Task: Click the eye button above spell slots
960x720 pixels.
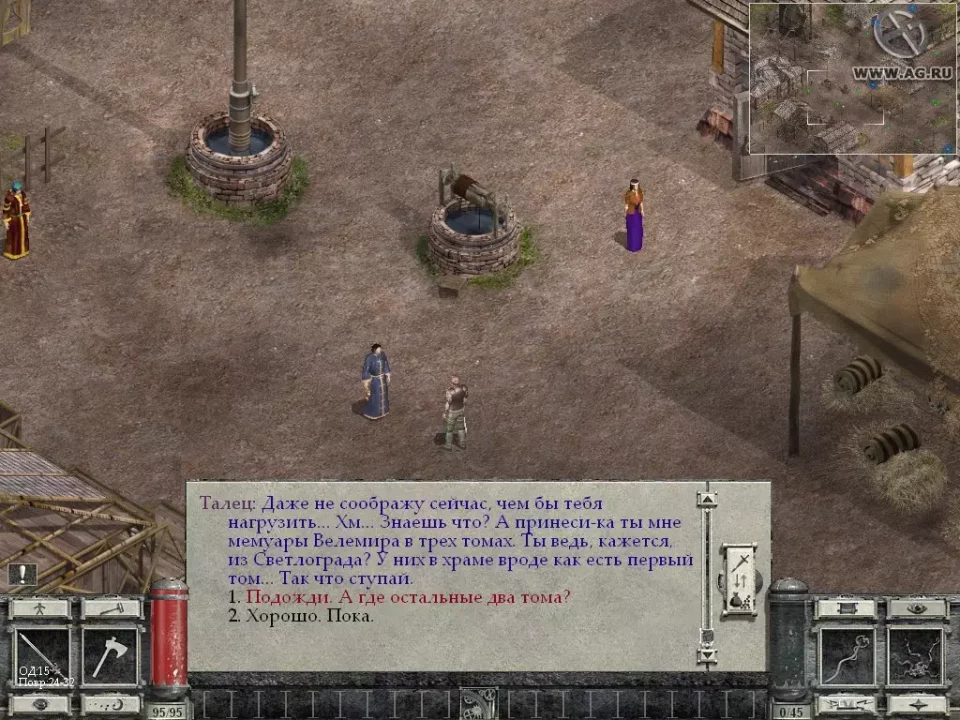Action: point(915,608)
